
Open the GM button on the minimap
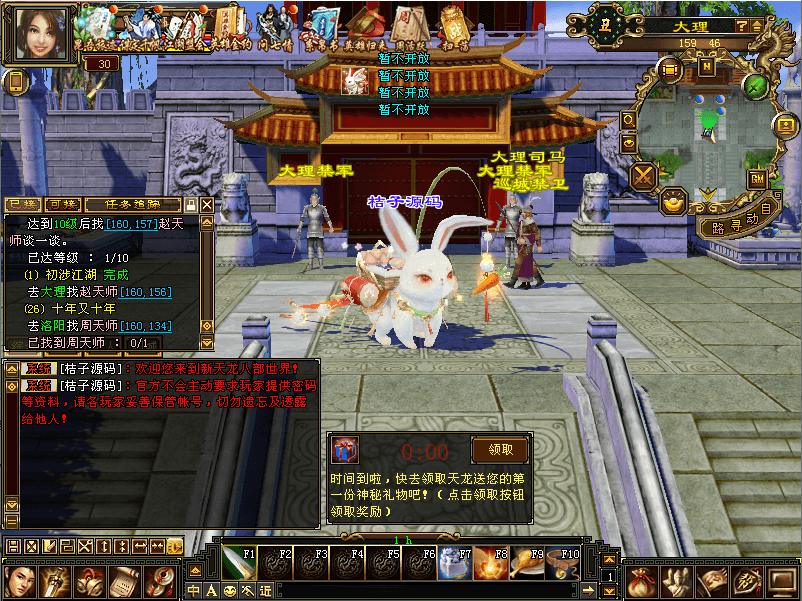pyautogui.click(x=756, y=178)
